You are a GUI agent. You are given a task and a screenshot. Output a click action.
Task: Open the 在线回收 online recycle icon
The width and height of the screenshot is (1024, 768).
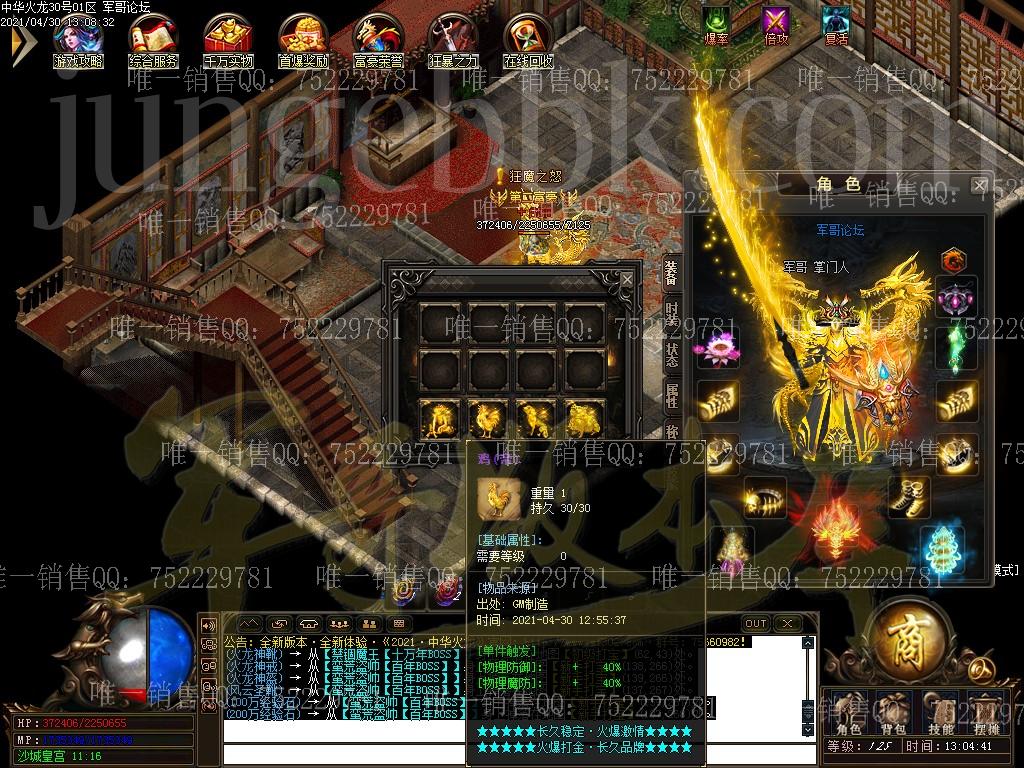[528, 36]
